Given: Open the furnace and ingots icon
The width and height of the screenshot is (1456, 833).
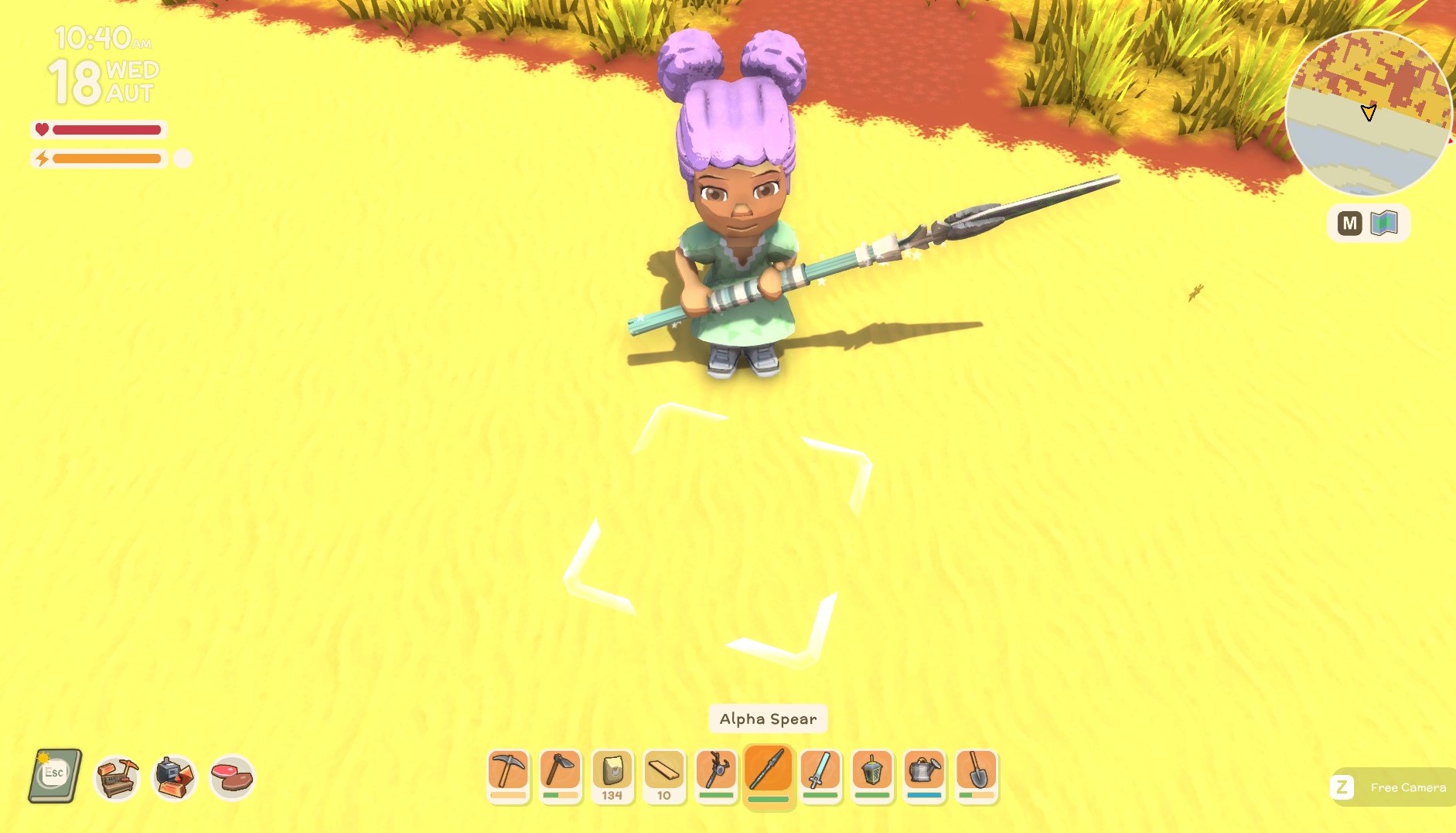Looking at the screenshot, I should [x=174, y=777].
